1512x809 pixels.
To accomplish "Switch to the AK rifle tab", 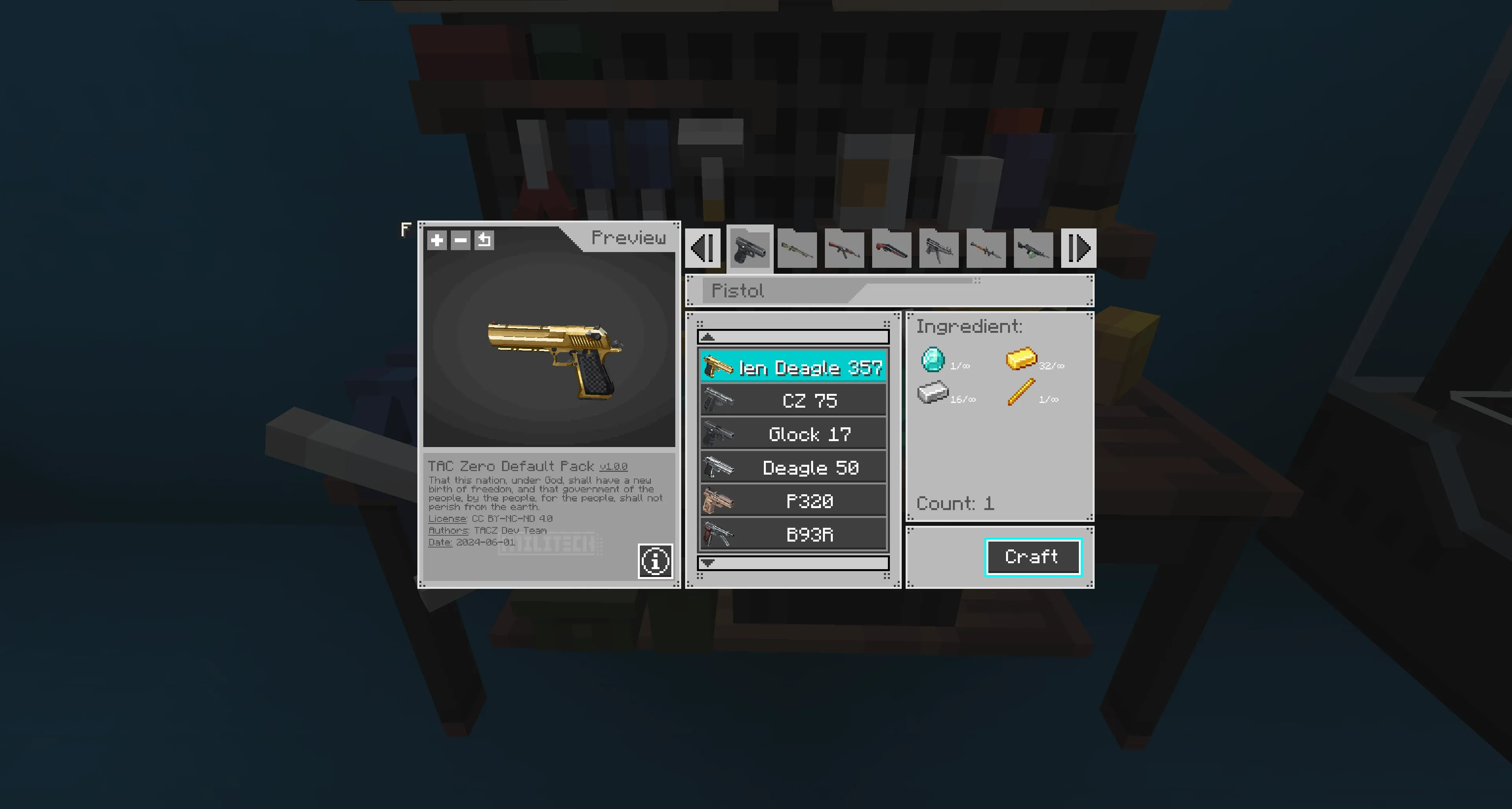I will pyautogui.click(x=844, y=249).
